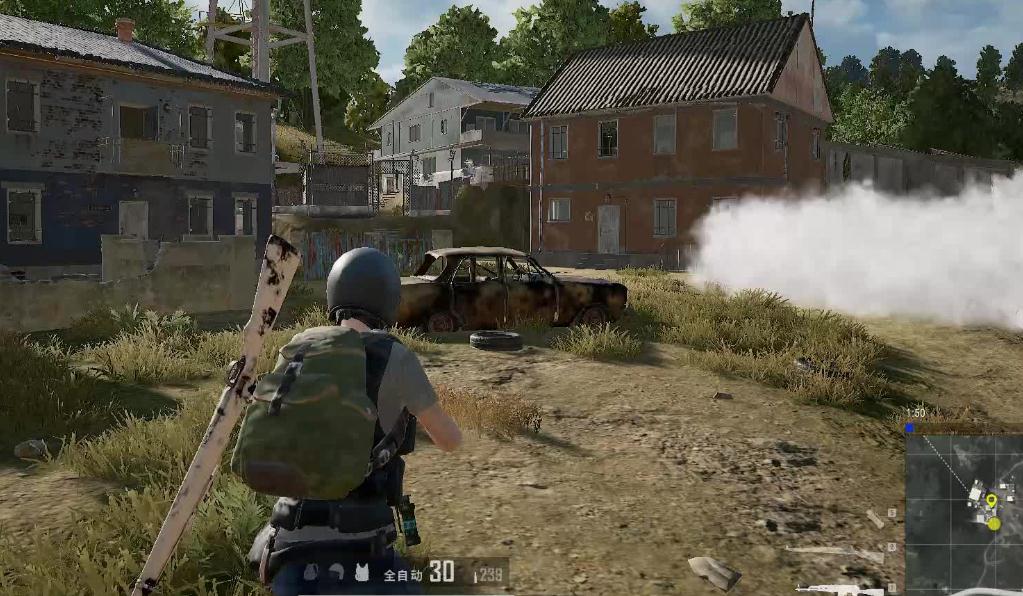This screenshot has width=1023, height=596.
Task: Choose the item in weapon slot 5
Action: pos(876,519)
